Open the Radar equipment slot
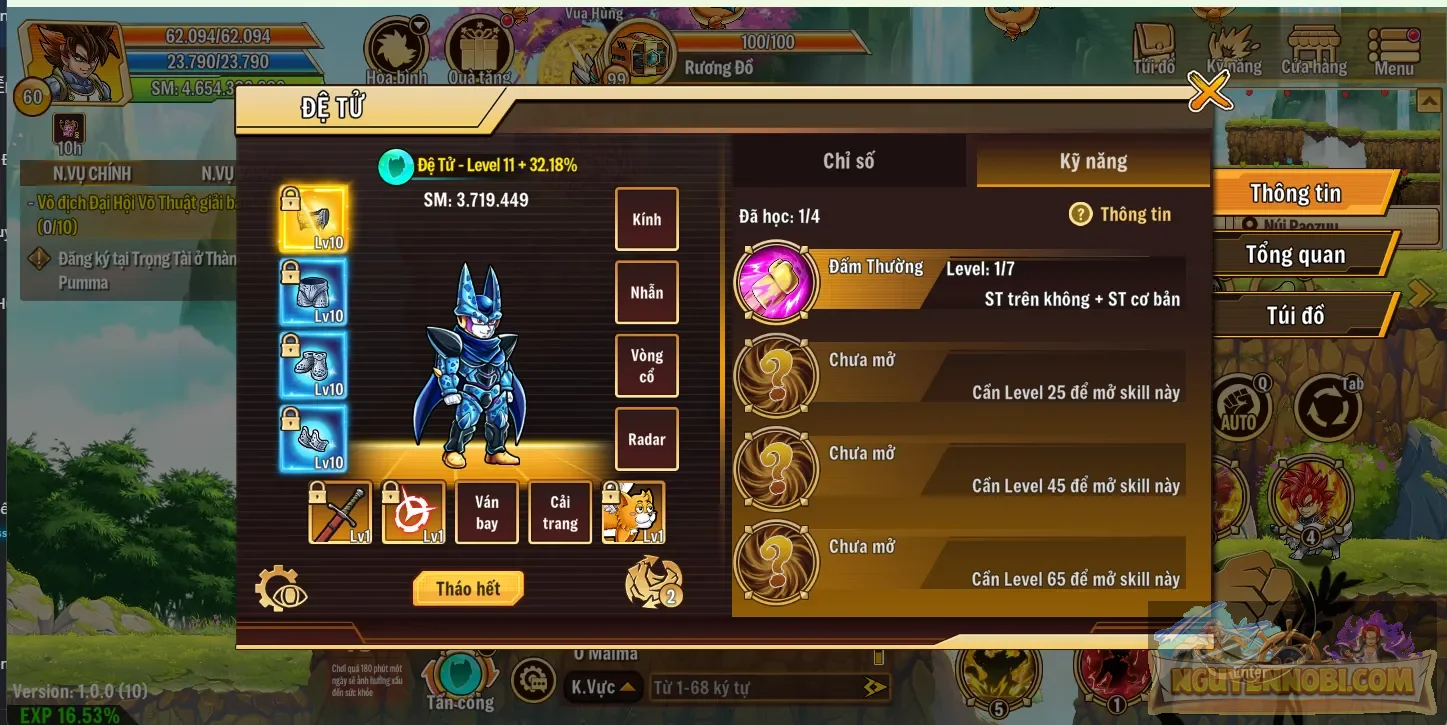This screenshot has height=725, width=1447. (646, 439)
